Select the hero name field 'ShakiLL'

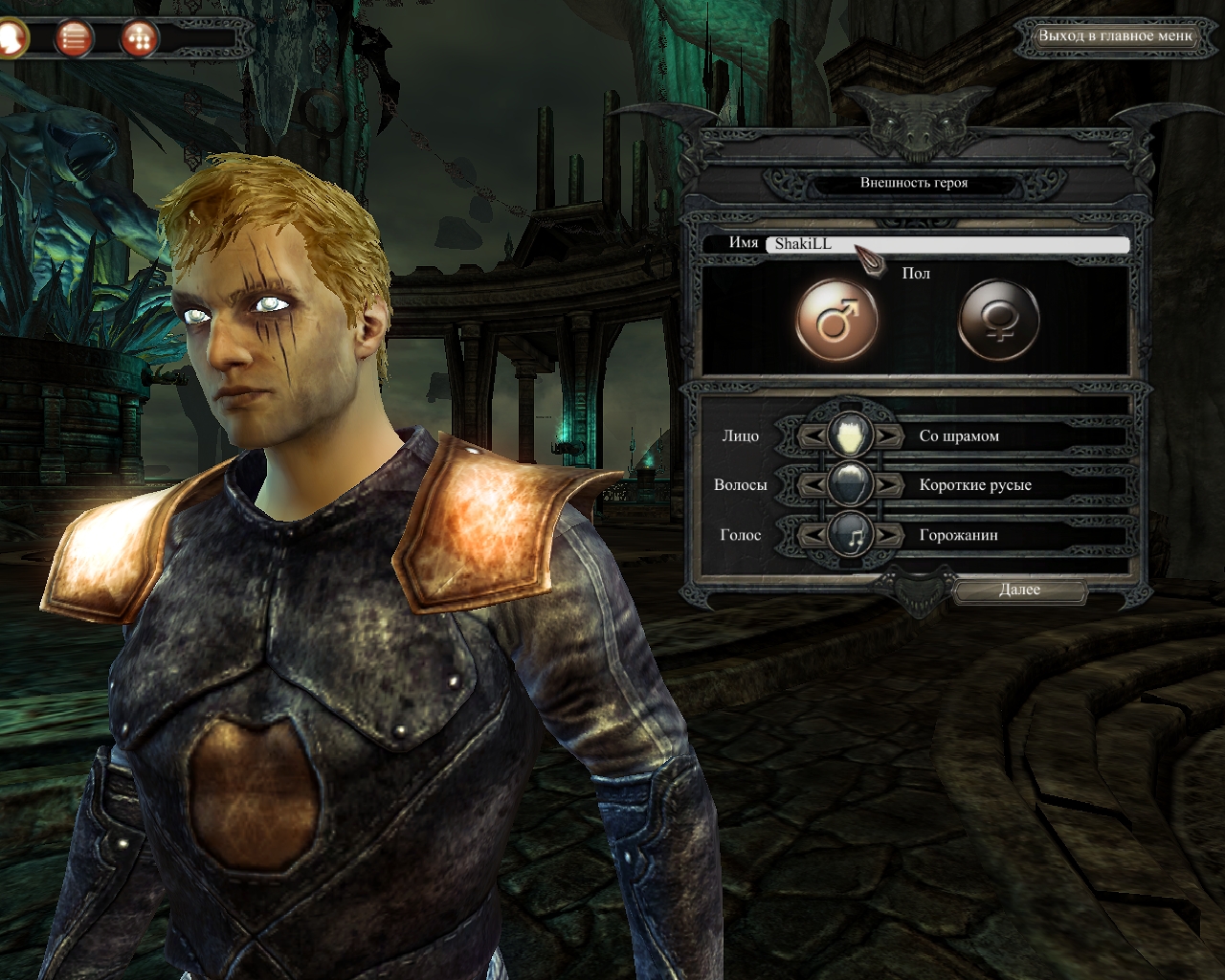pyautogui.click(x=947, y=244)
